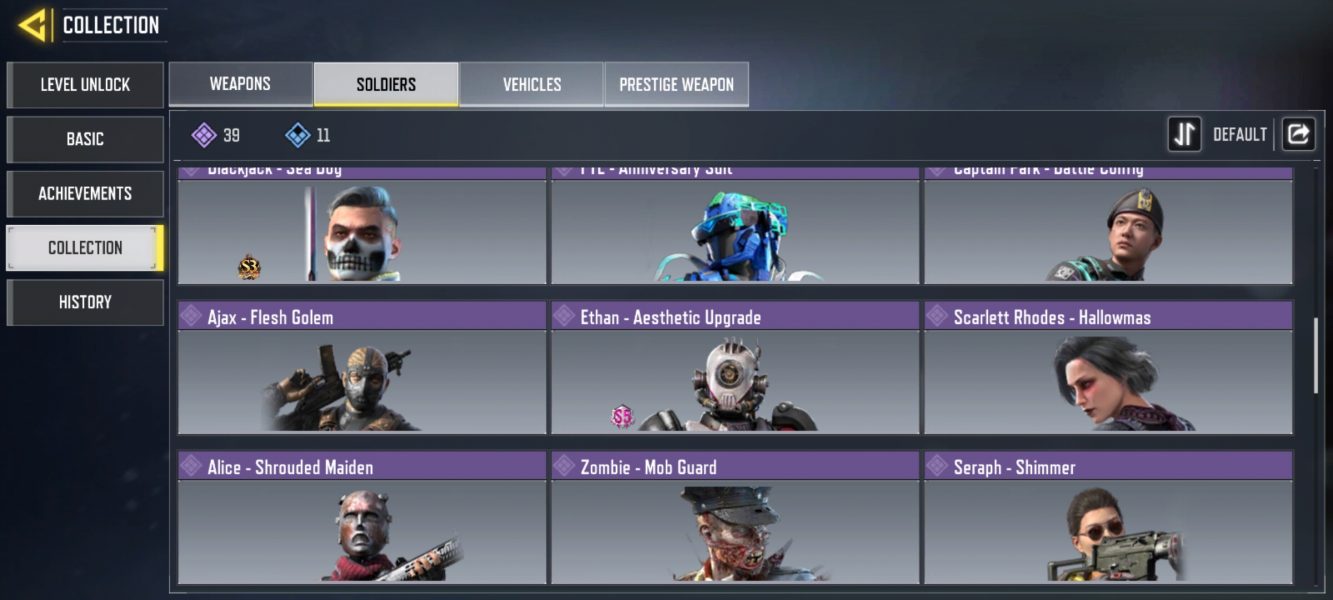Select Scarlett Rhodes - Hallowmas skin
1333x600 pixels.
pos(1108,367)
